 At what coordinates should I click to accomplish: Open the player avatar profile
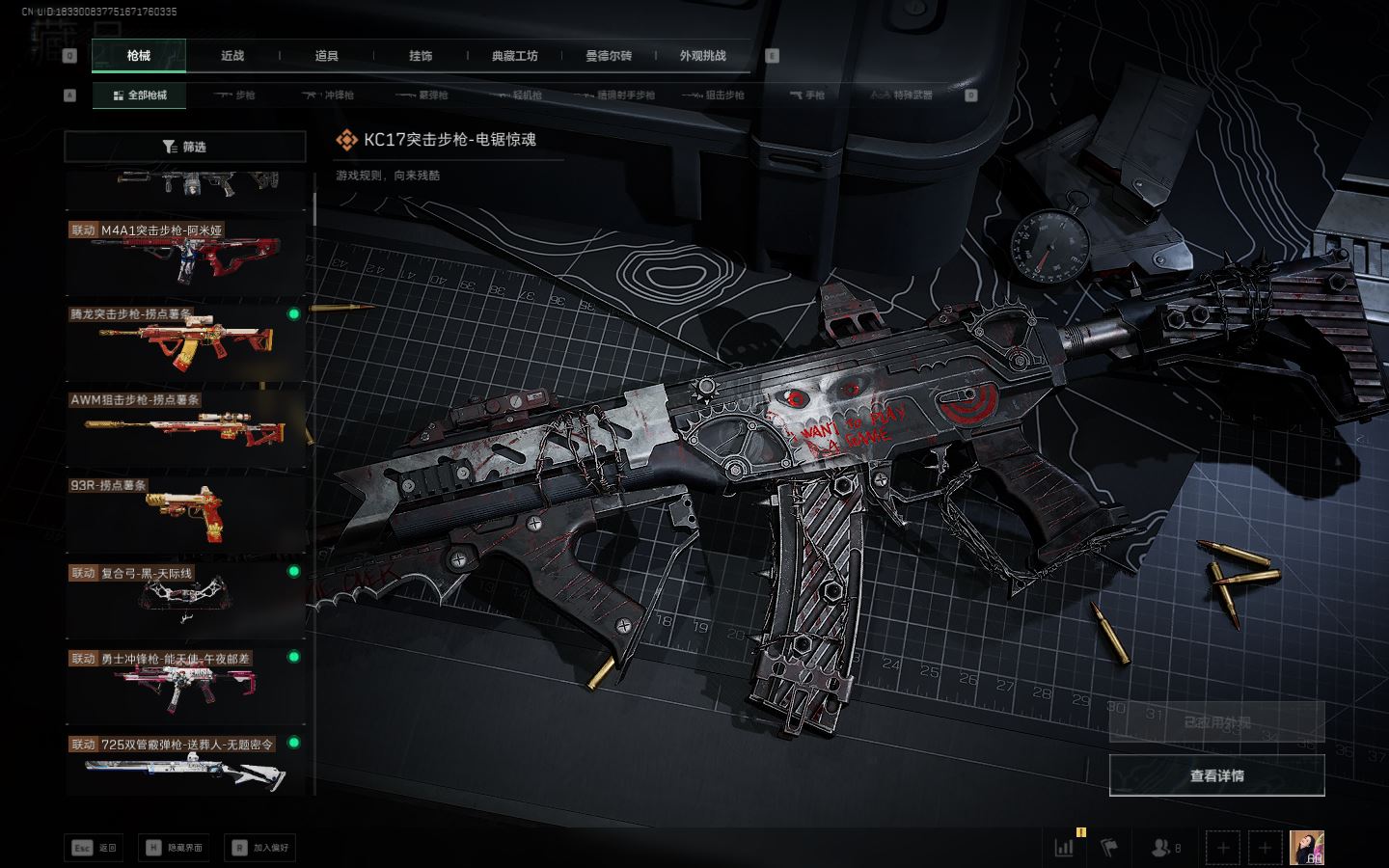(1307, 848)
